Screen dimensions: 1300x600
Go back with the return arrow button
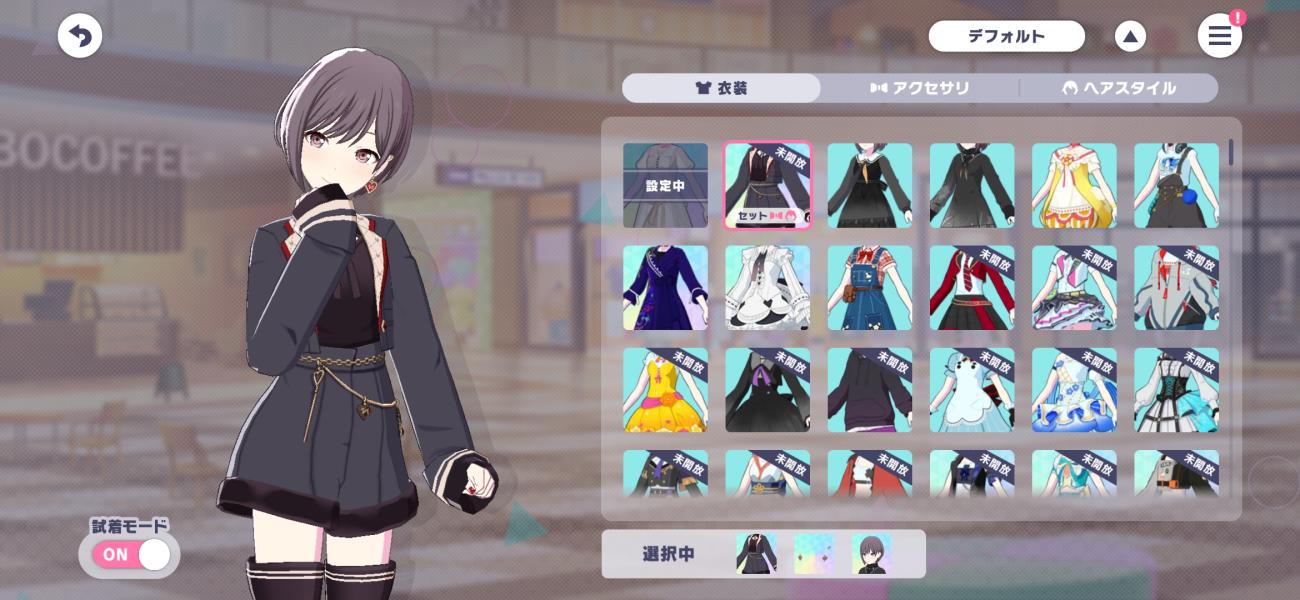coord(80,37)
